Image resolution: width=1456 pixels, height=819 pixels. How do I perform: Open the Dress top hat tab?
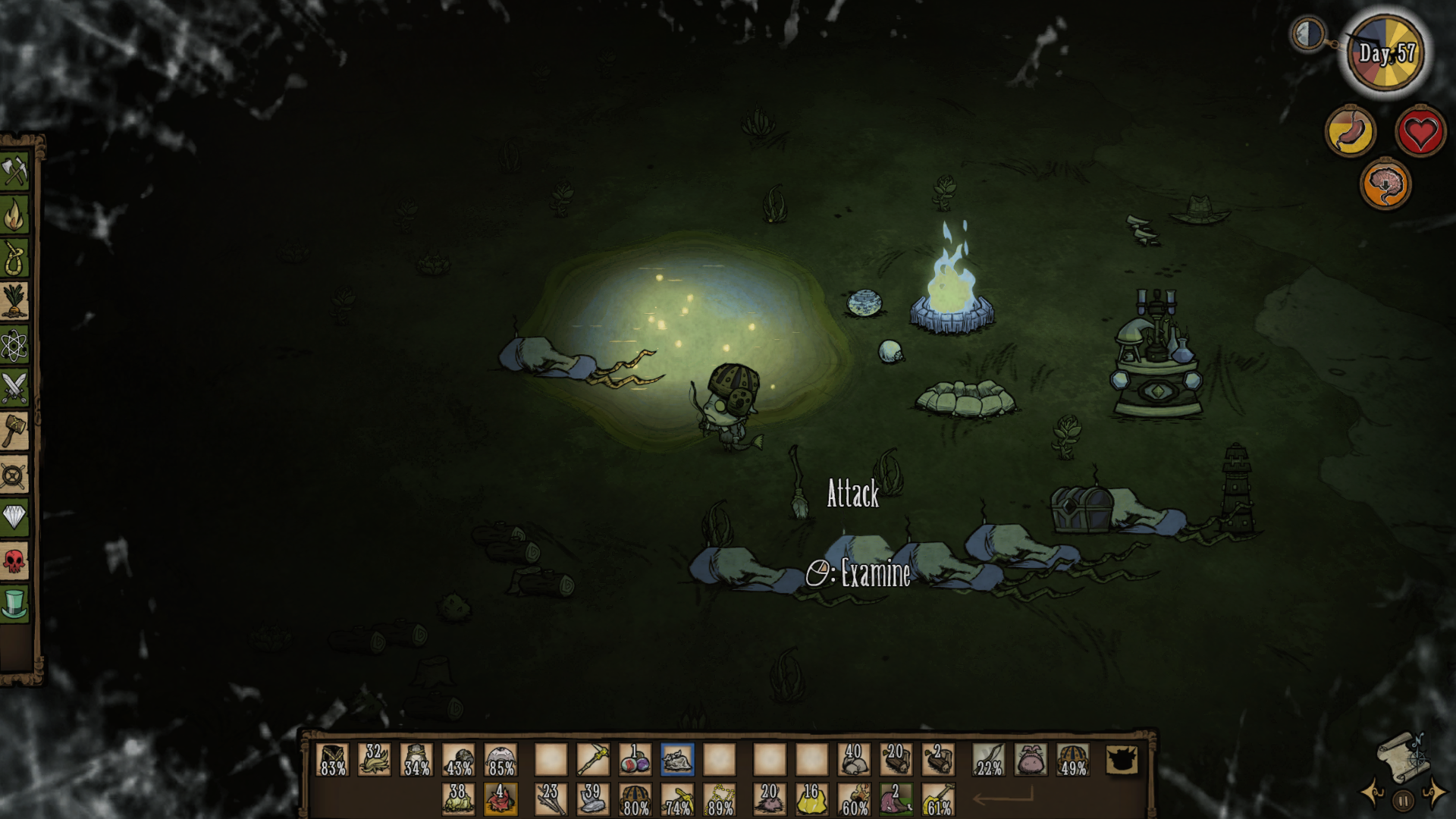click(x=14, y=604)
